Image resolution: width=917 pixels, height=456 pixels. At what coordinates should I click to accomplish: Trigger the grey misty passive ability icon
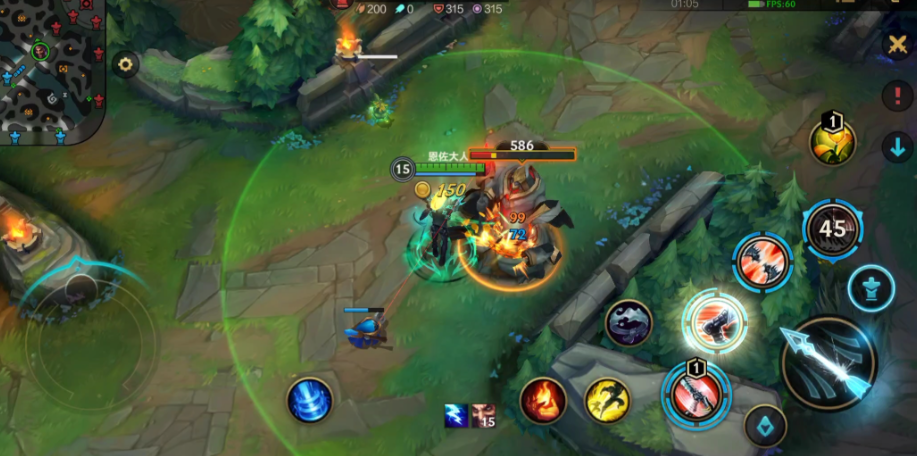pyautogui.click(x=629, y=323)
